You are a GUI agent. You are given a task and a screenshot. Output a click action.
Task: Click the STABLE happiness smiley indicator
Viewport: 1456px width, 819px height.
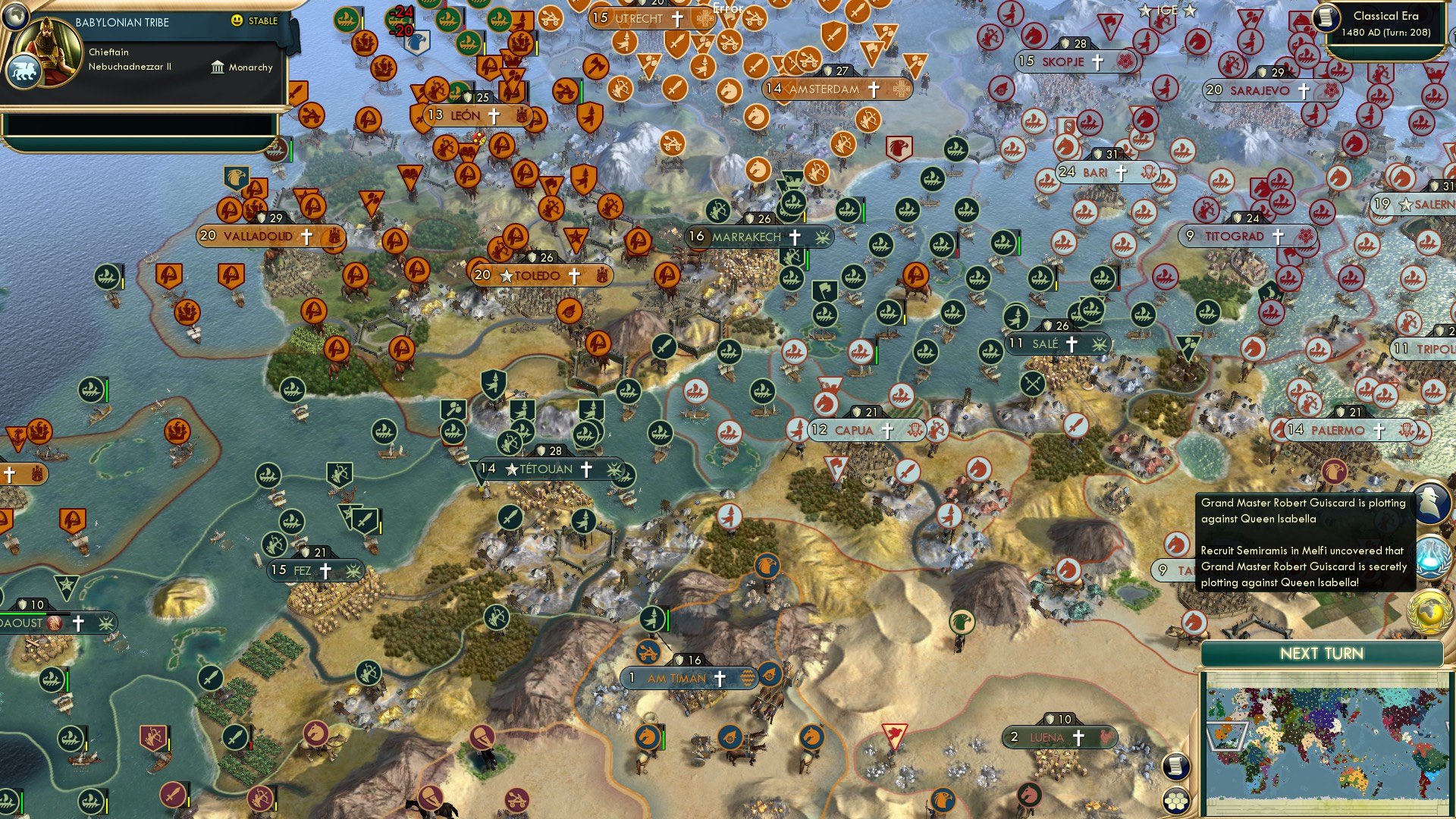coord(238,22)
